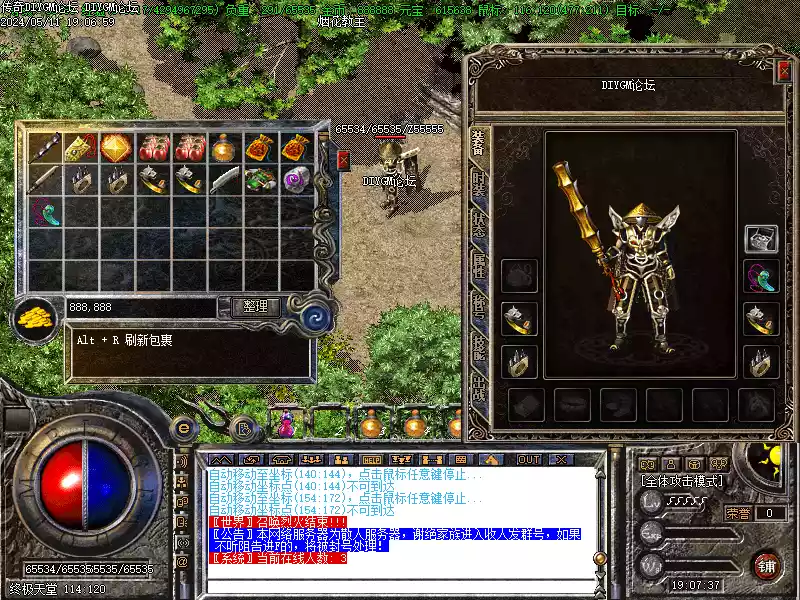Screen dimensions: 800x600
Task: Open the shop with the red 铺 button
Action: coord(766,566)
